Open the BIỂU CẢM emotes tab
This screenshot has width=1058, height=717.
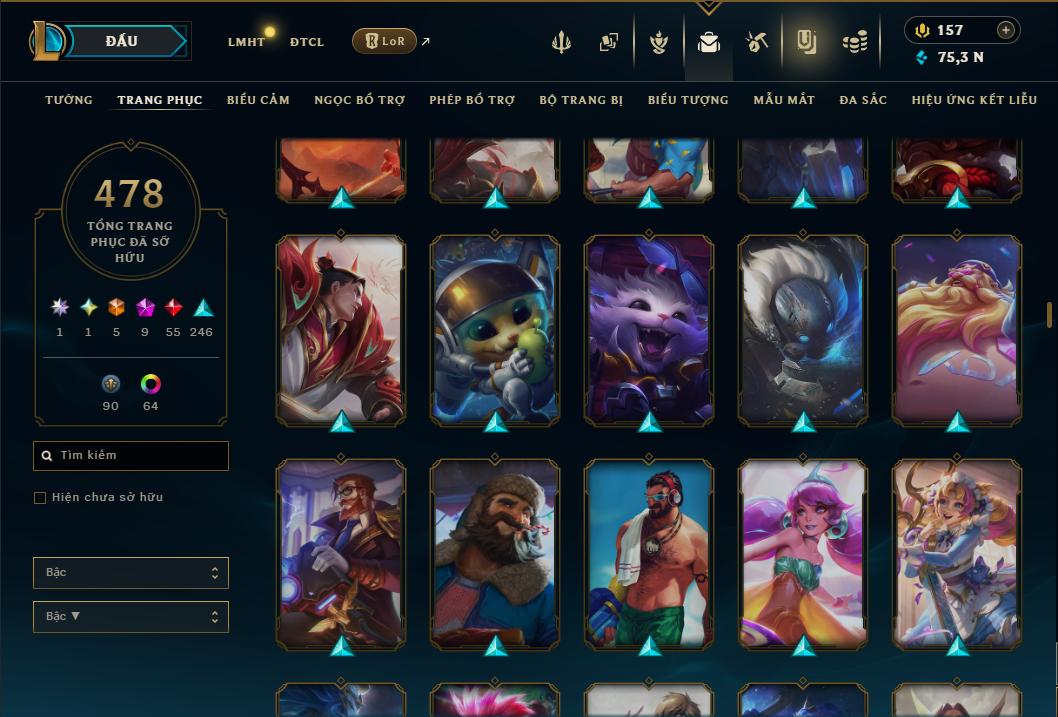[258, 100]
